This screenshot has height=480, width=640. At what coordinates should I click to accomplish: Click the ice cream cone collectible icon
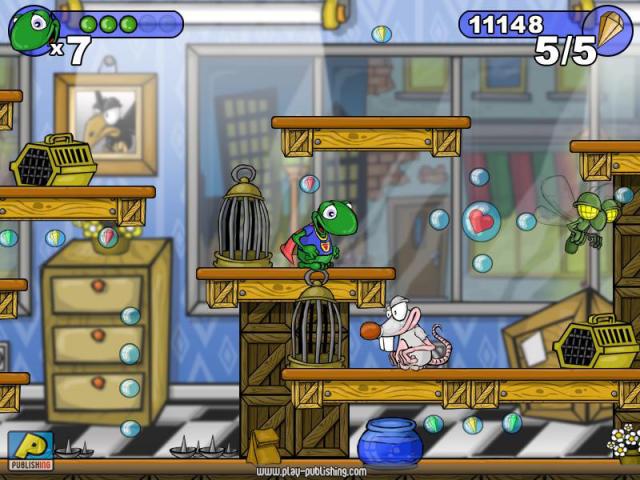pyautogui.click(x=608, y=28)
